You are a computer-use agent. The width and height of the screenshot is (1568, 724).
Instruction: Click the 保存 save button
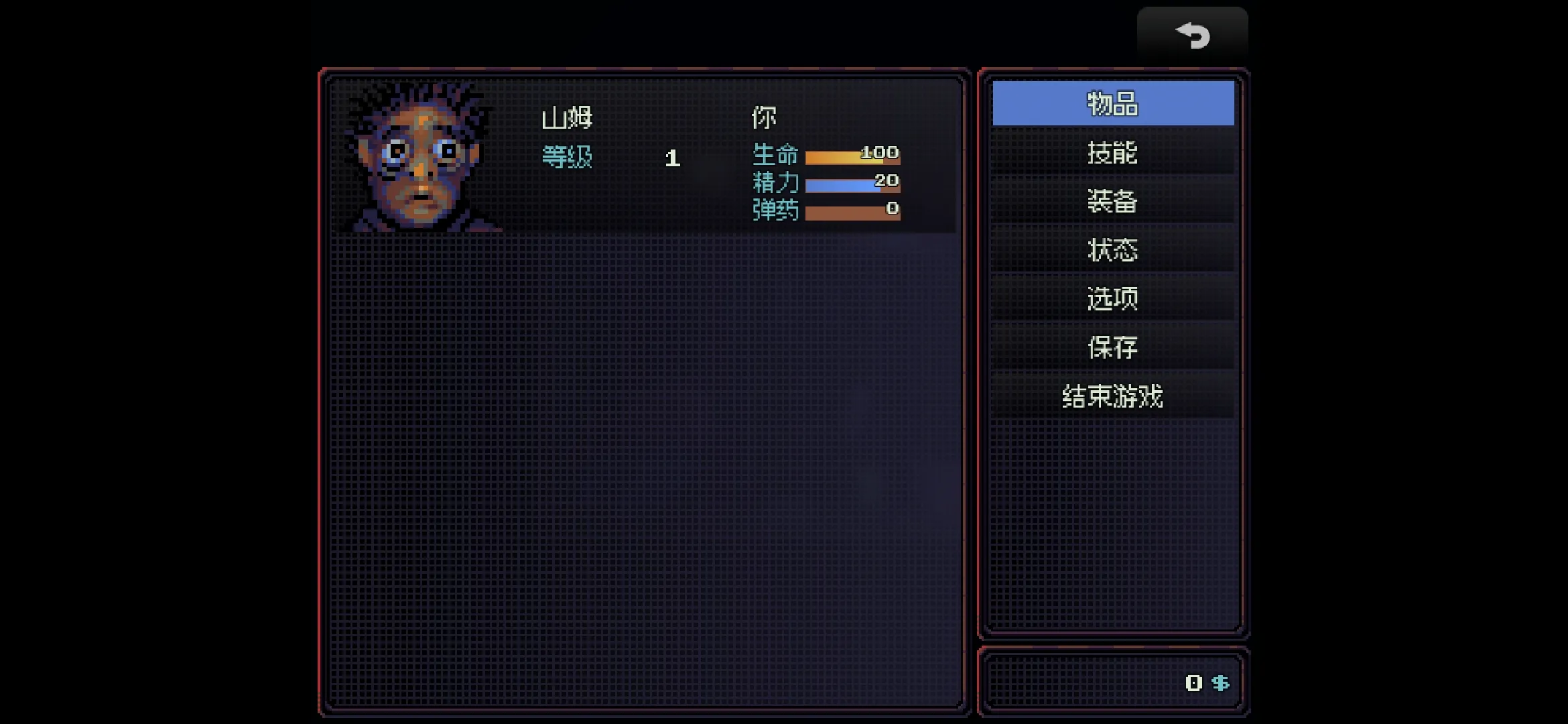click(x=1112, y=347)
